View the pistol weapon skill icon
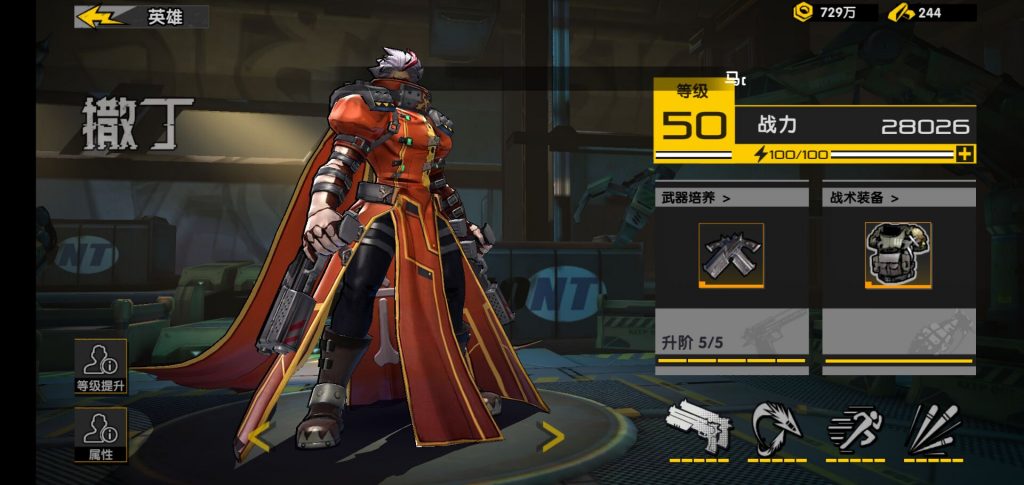The width and height of the screenshot is (1024, 485). pos(699,427)
